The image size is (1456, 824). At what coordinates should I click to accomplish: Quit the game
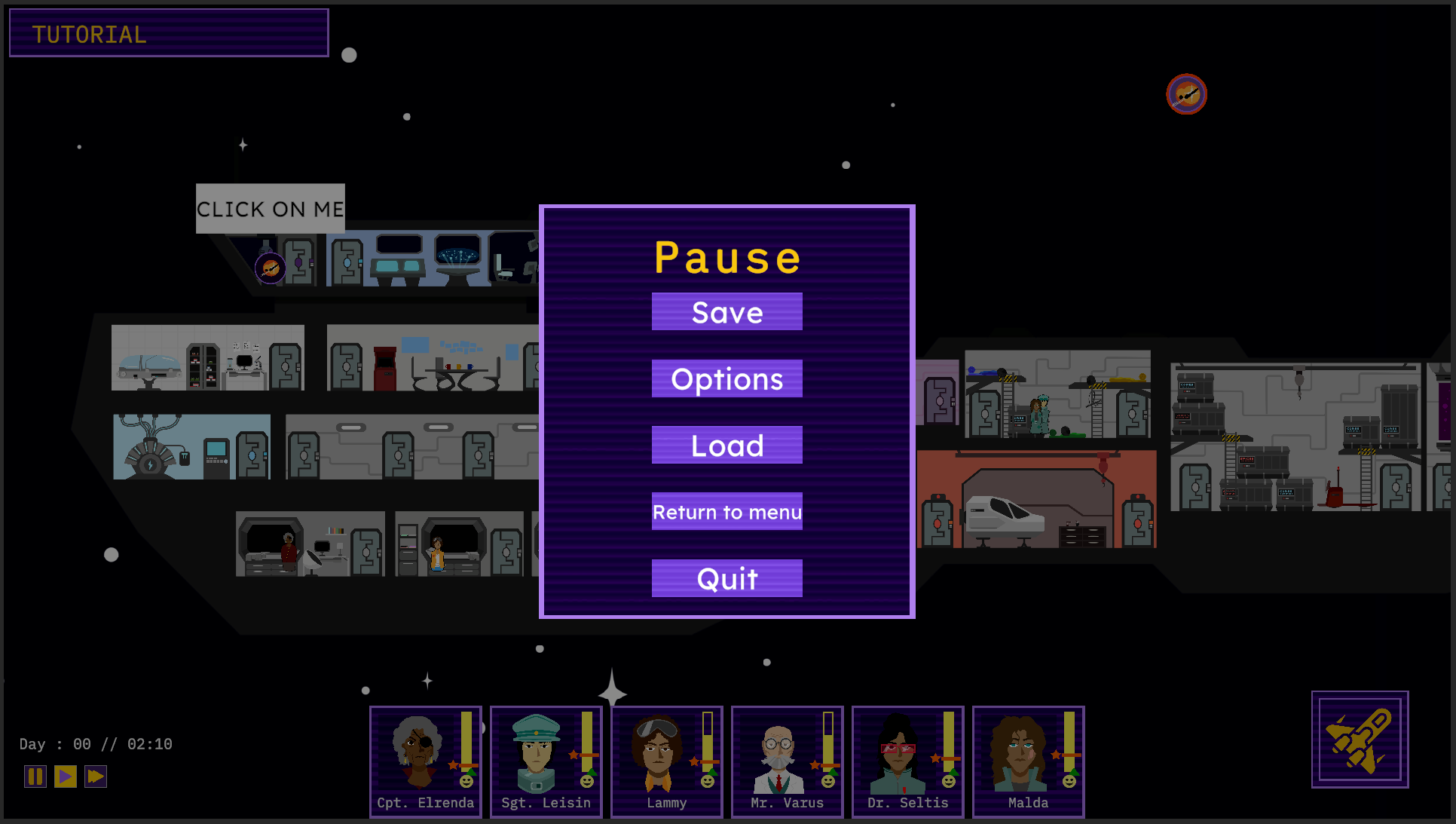[x=726, y=578]
